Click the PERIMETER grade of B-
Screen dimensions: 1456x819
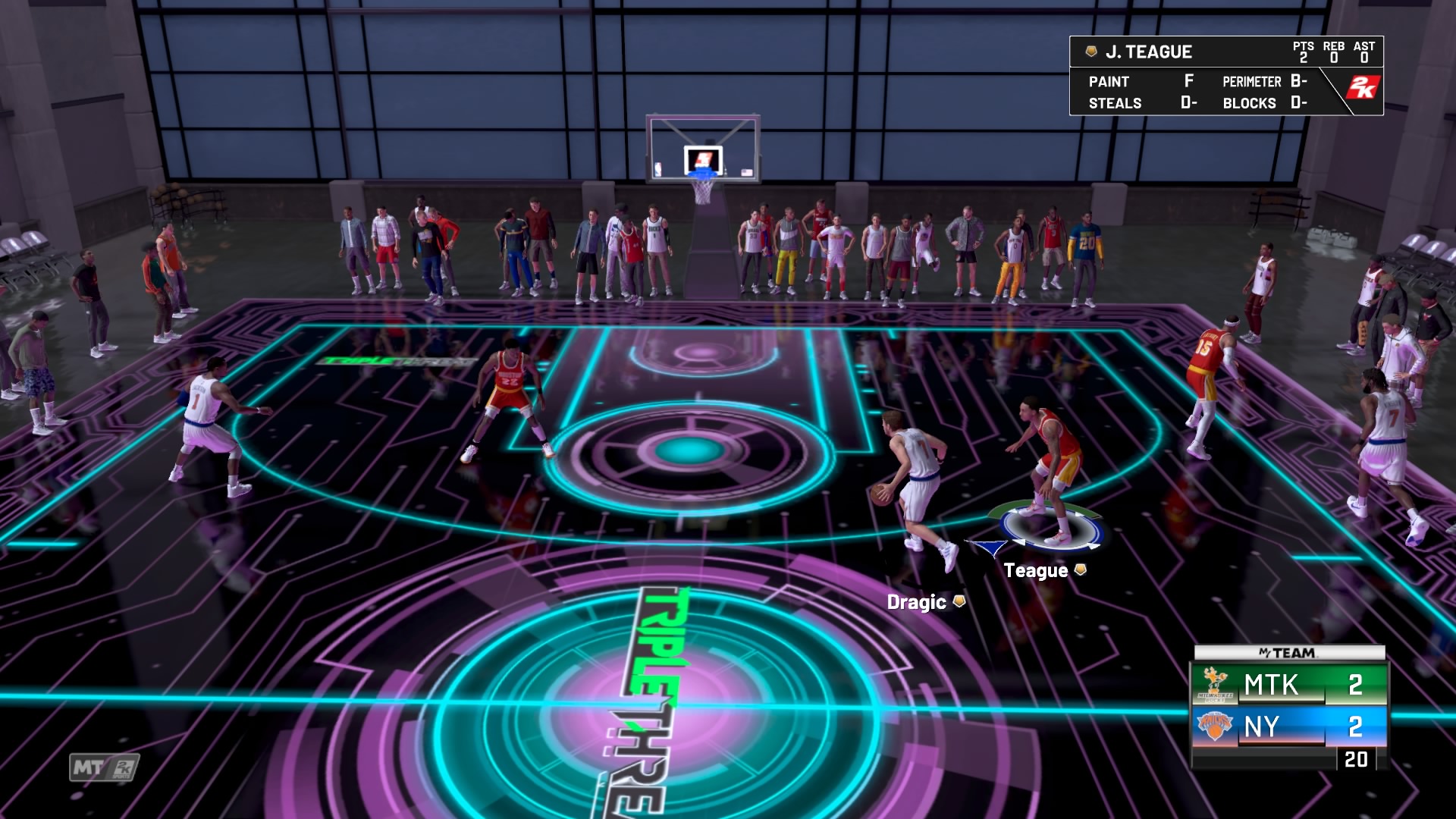coord(1300,80)
